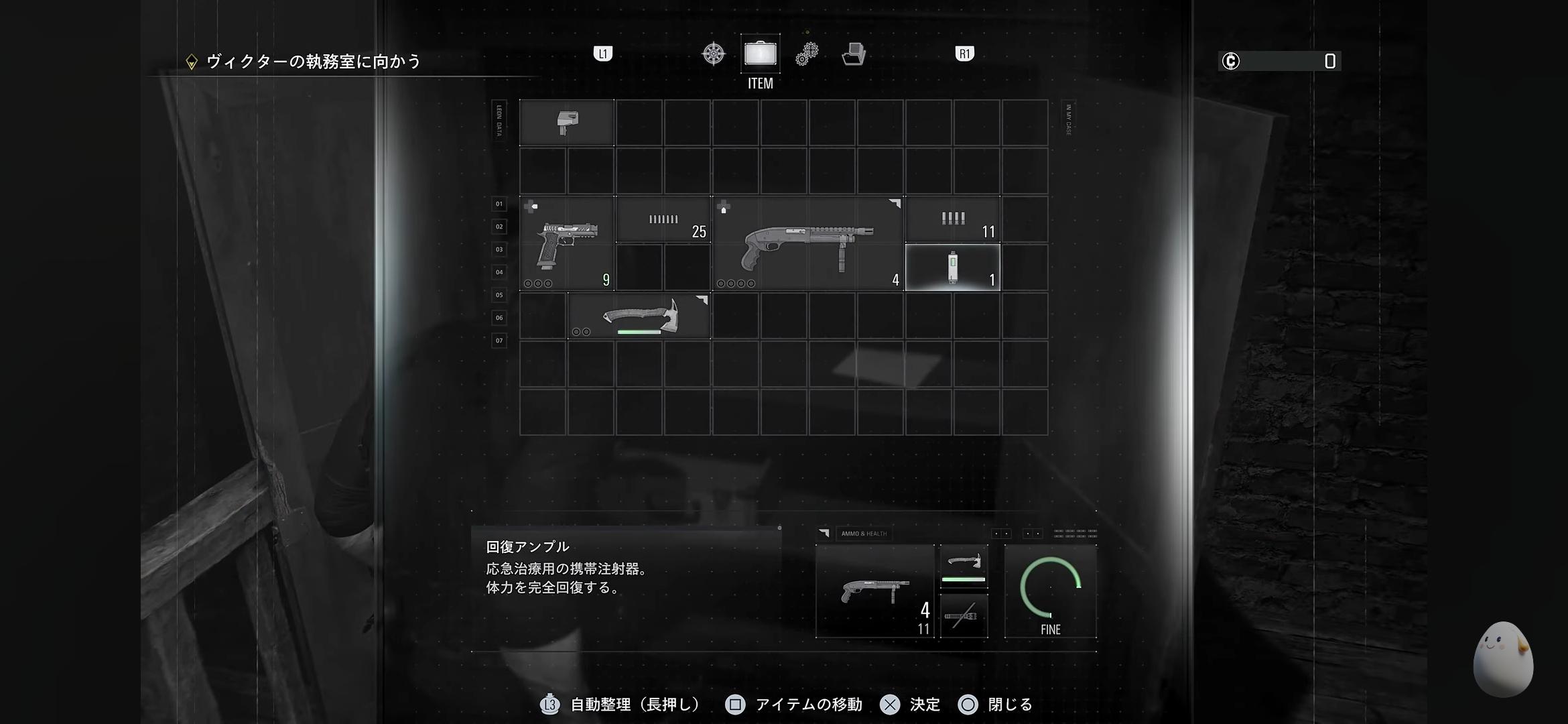This screenshot has height=724, width=1568.
Task: Open the crafting tab with the gears icon
Action: tap(807, 54)
